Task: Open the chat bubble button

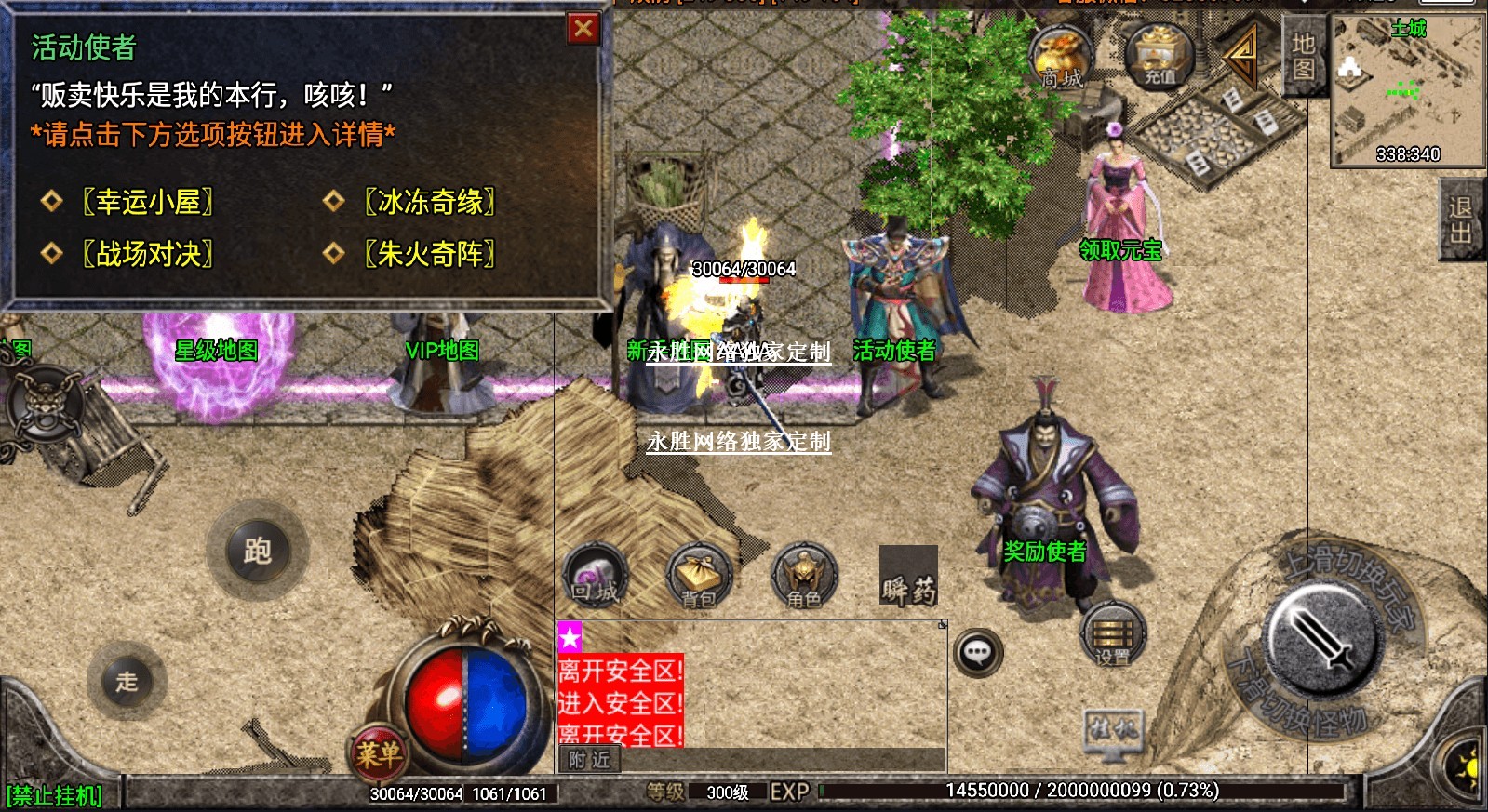Action: 977,653
